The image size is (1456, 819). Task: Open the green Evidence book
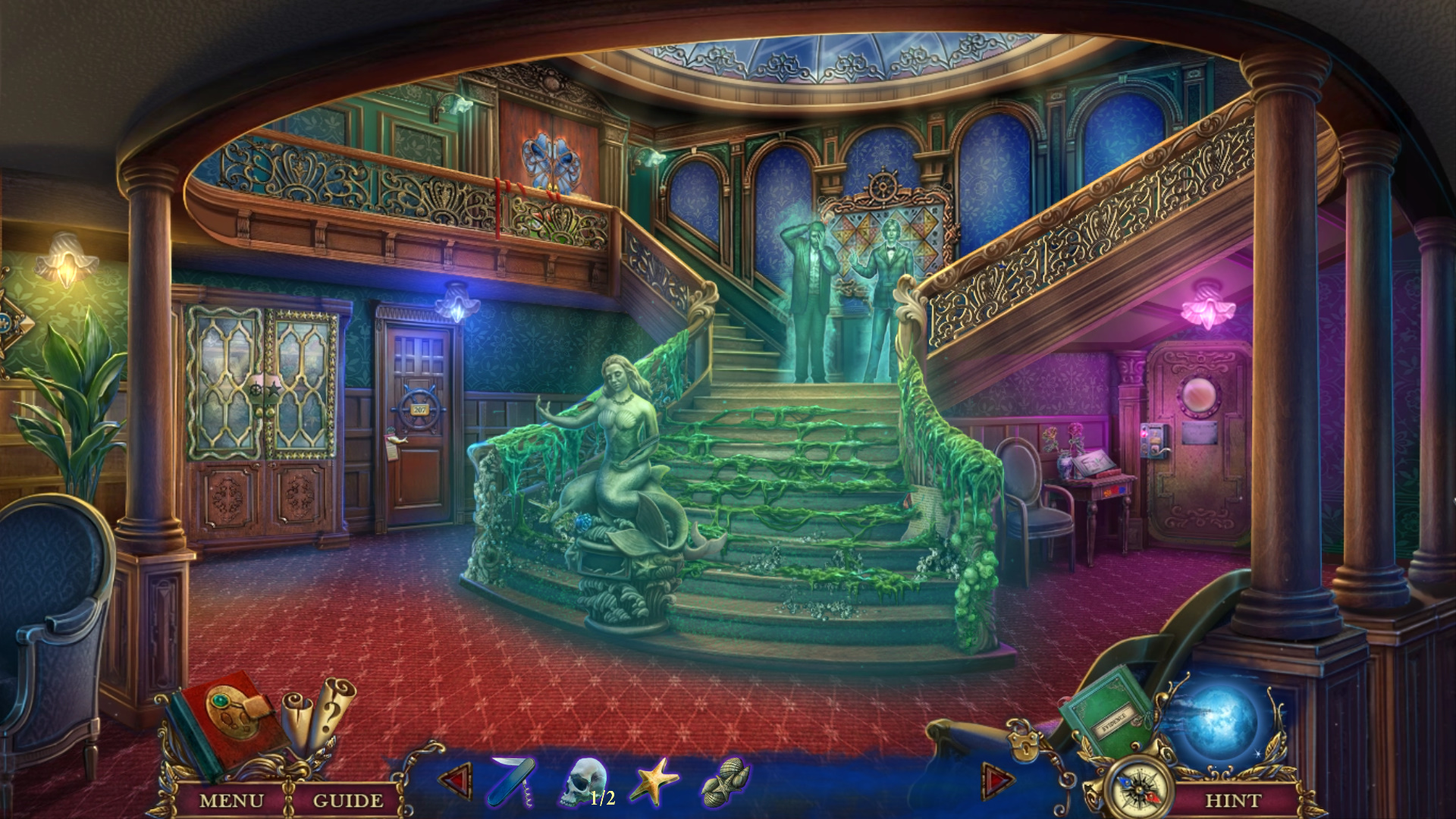coord(1108,711)
